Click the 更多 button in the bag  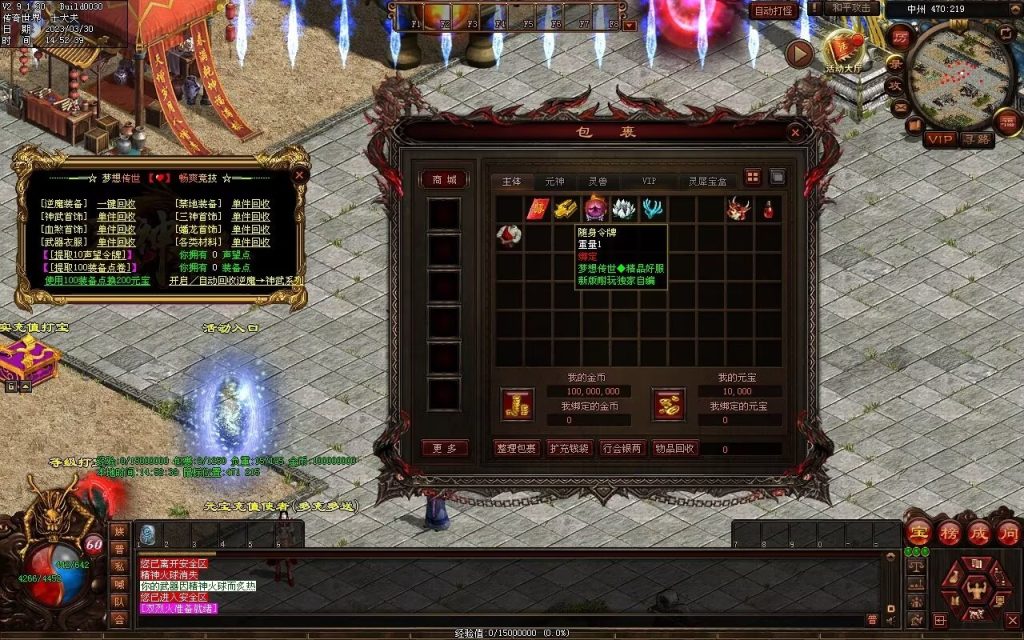point(444,448)
